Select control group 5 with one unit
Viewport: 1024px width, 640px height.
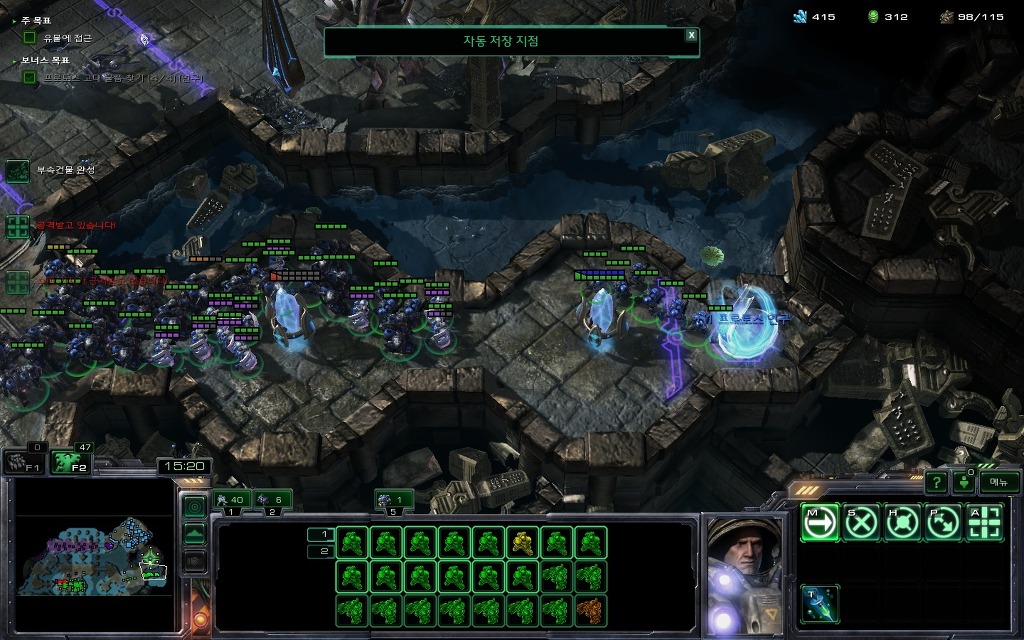point(395,500)
